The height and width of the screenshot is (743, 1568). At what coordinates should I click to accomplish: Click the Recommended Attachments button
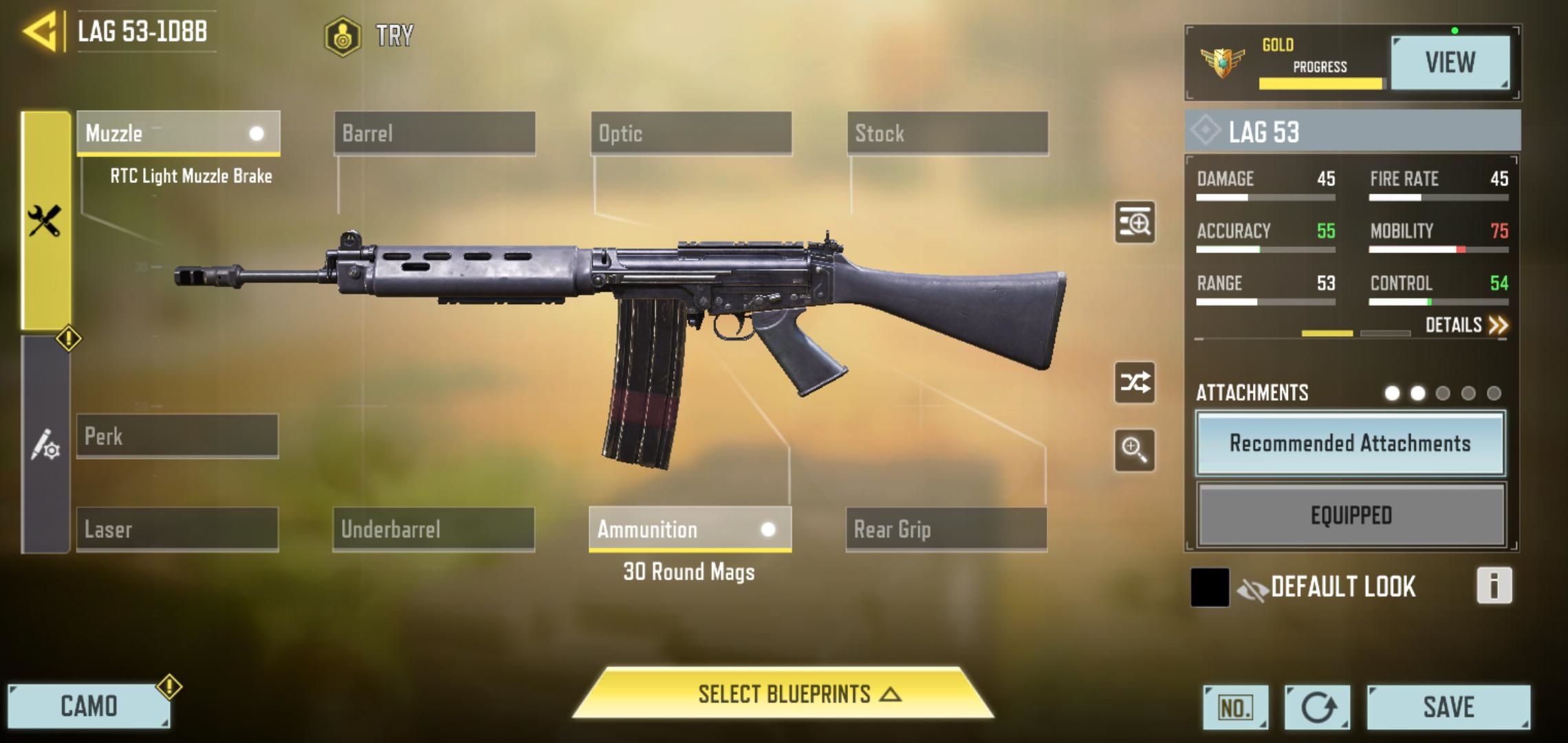tap(1350, 444)
